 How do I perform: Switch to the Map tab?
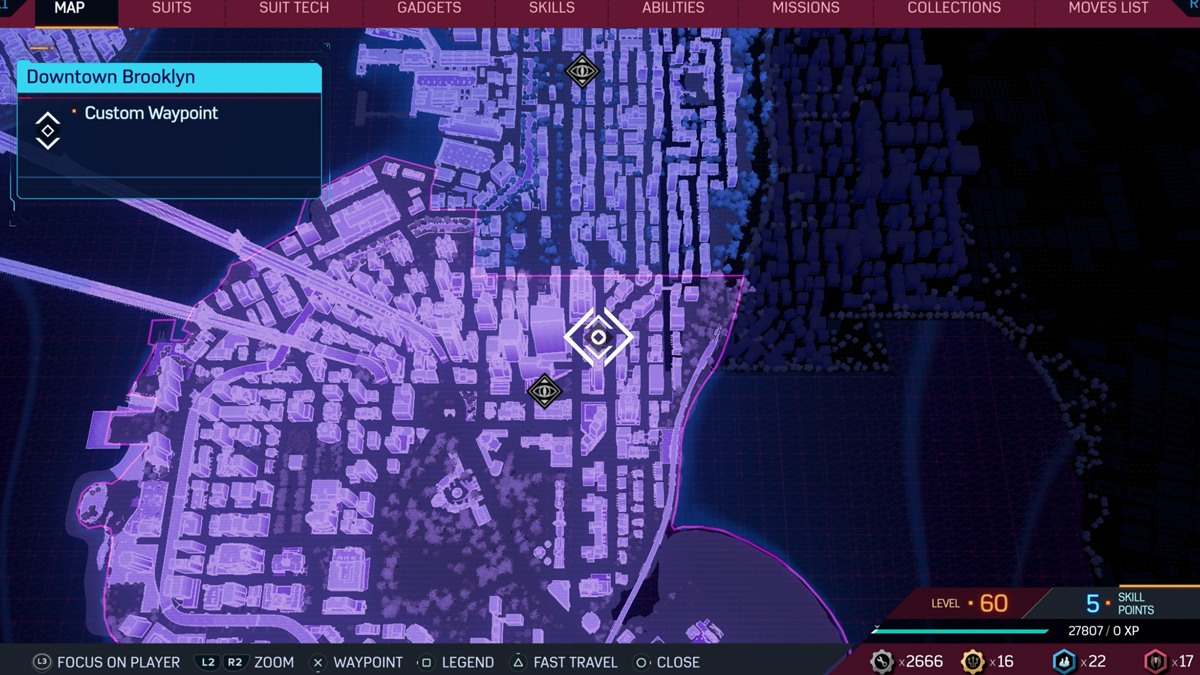[x=69, y=9]
